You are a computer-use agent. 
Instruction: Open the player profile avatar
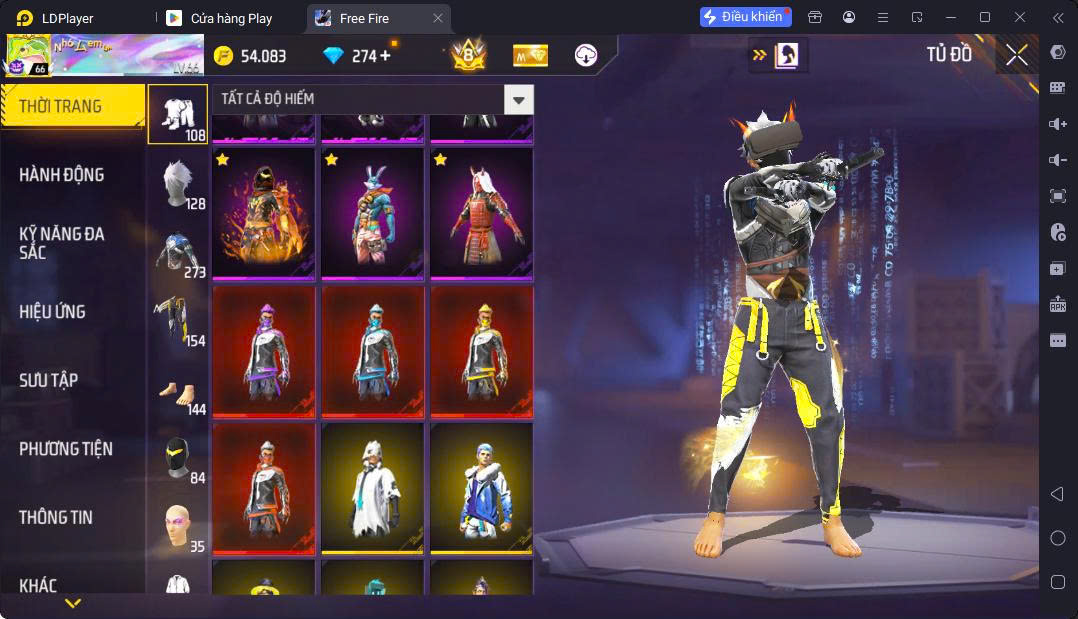[28, 56]
